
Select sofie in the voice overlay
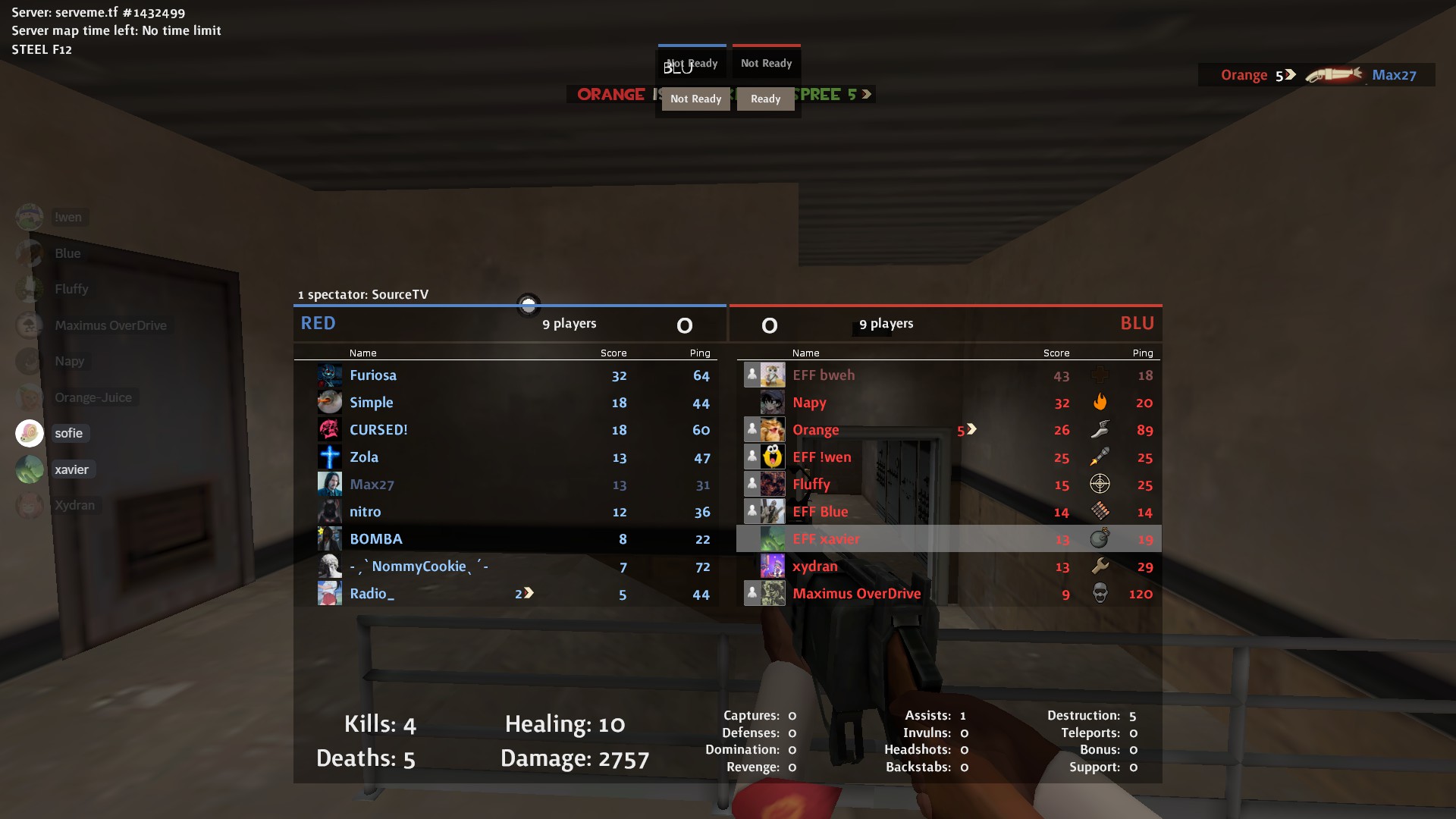(68, 433)
